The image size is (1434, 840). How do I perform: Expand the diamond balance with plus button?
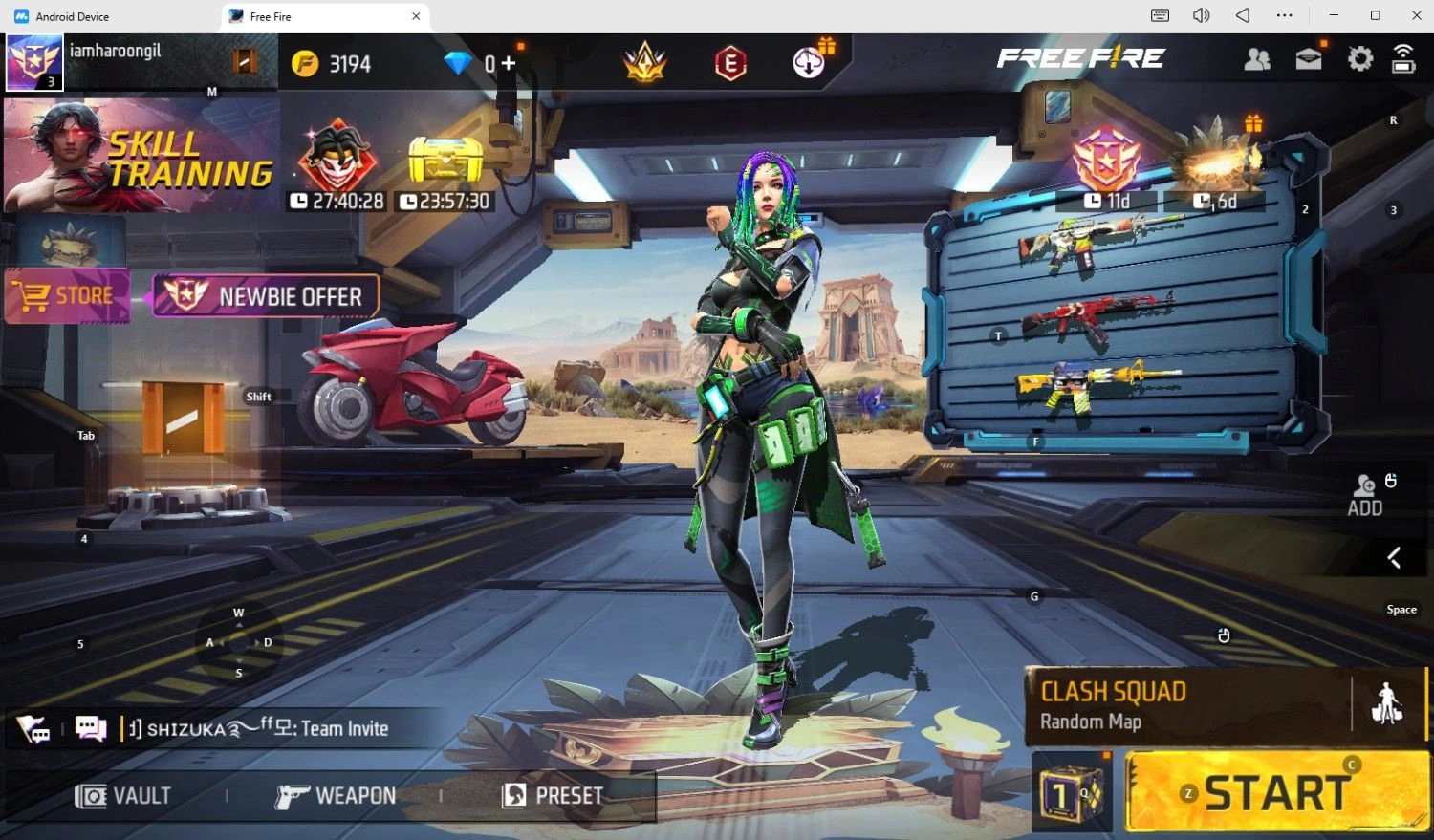point(510,63)
